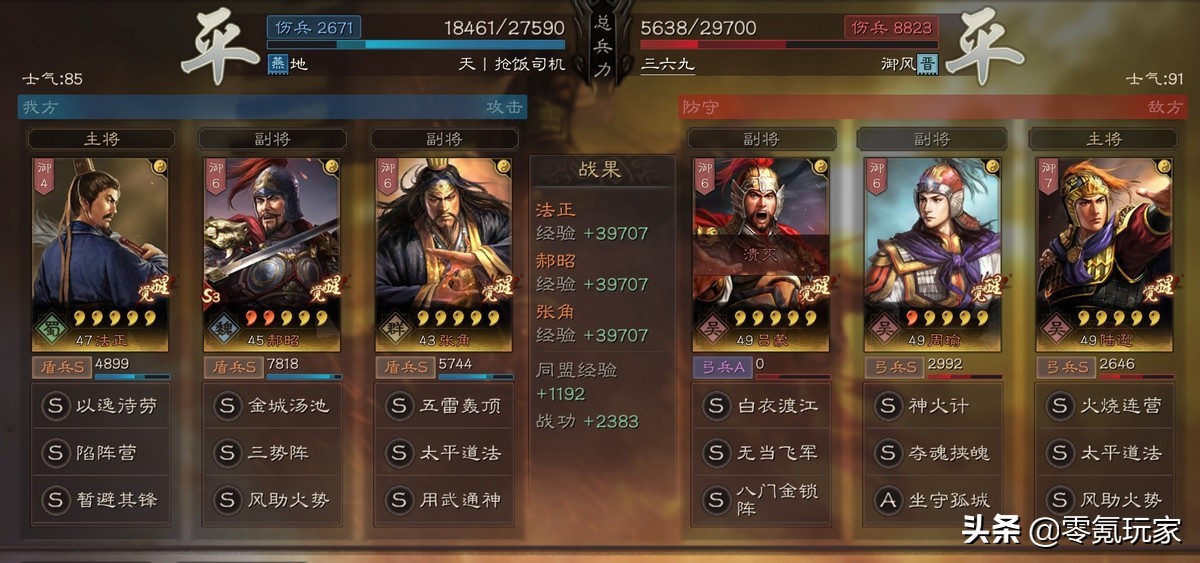Image resolution: width=1200 pixels, height=563 pixels.
Task: Open 周瑜 general portrait
Action: click(x=932, y=250)
